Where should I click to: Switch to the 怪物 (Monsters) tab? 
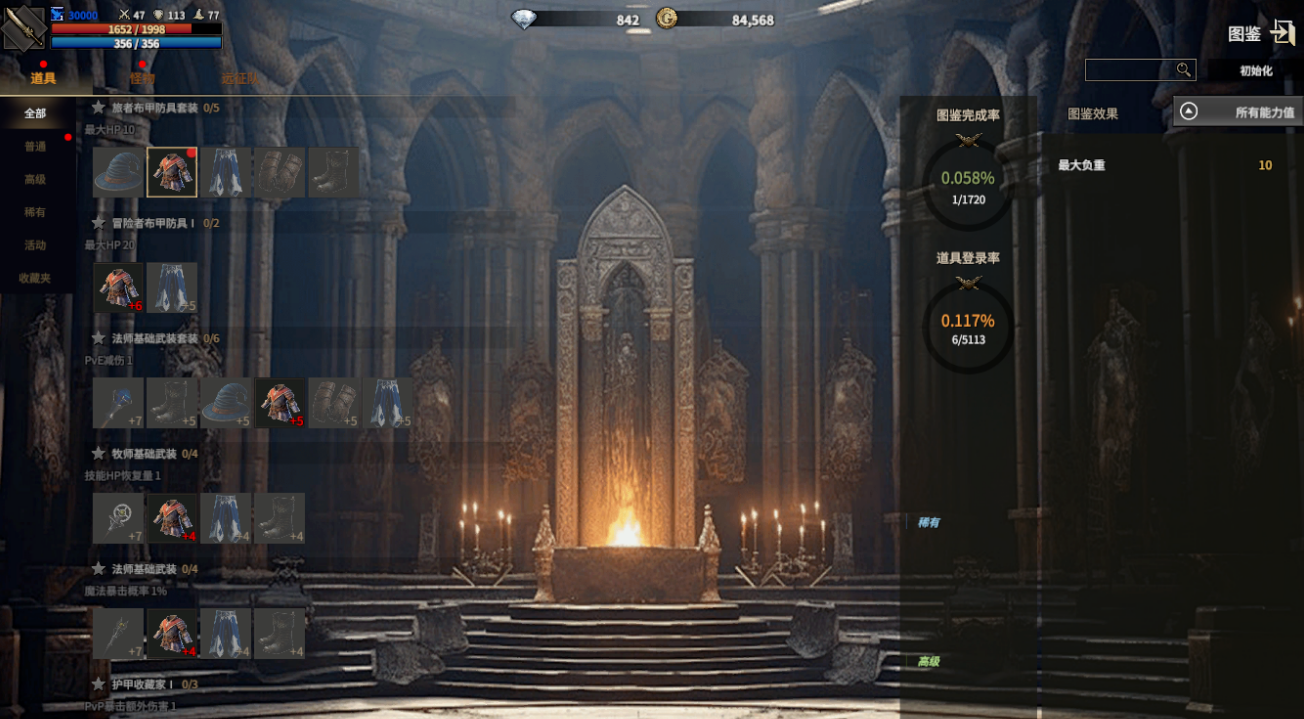(x=142, y=78)
